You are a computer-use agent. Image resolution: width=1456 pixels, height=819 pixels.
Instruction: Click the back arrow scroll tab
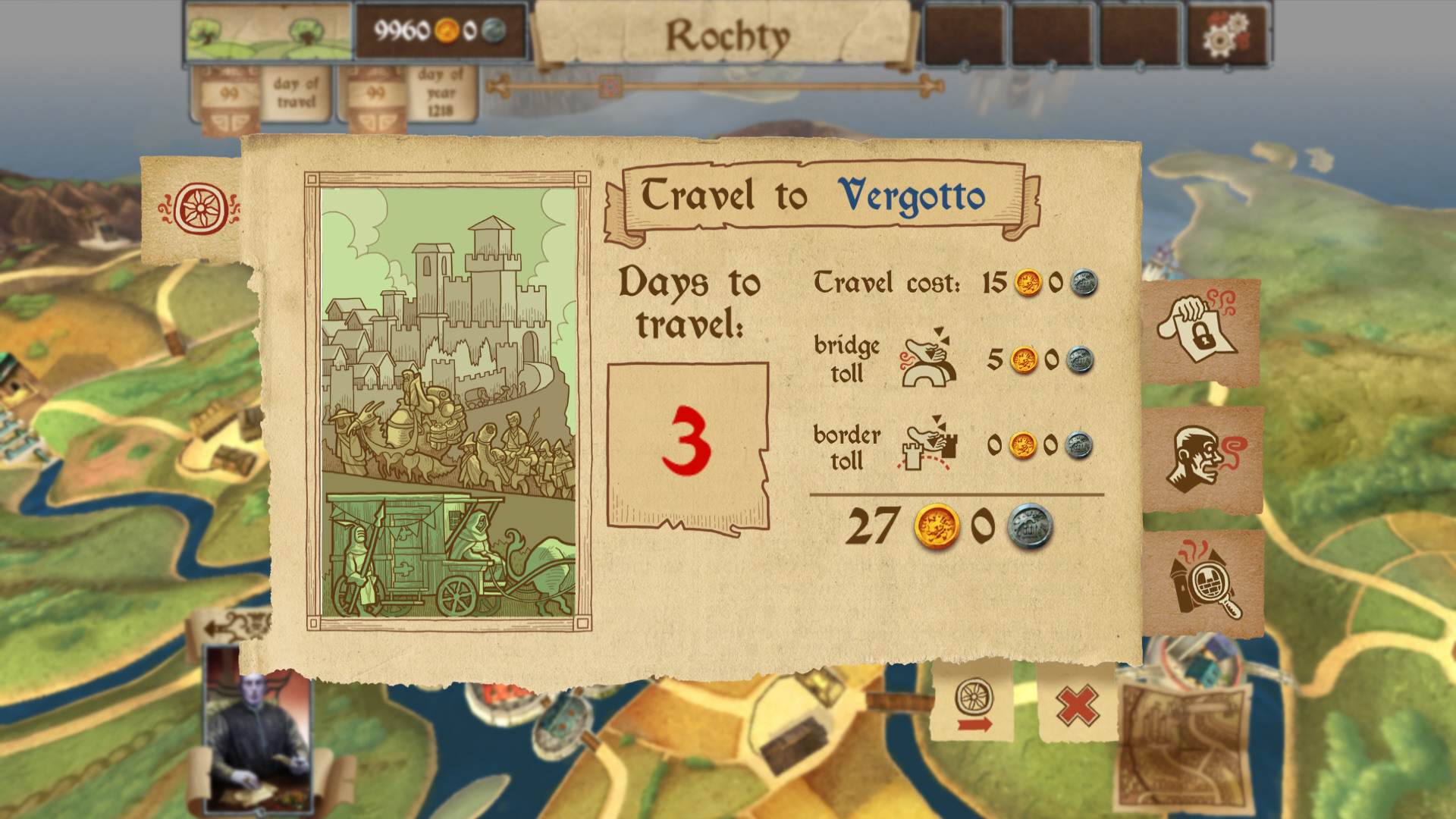(227, 626)
